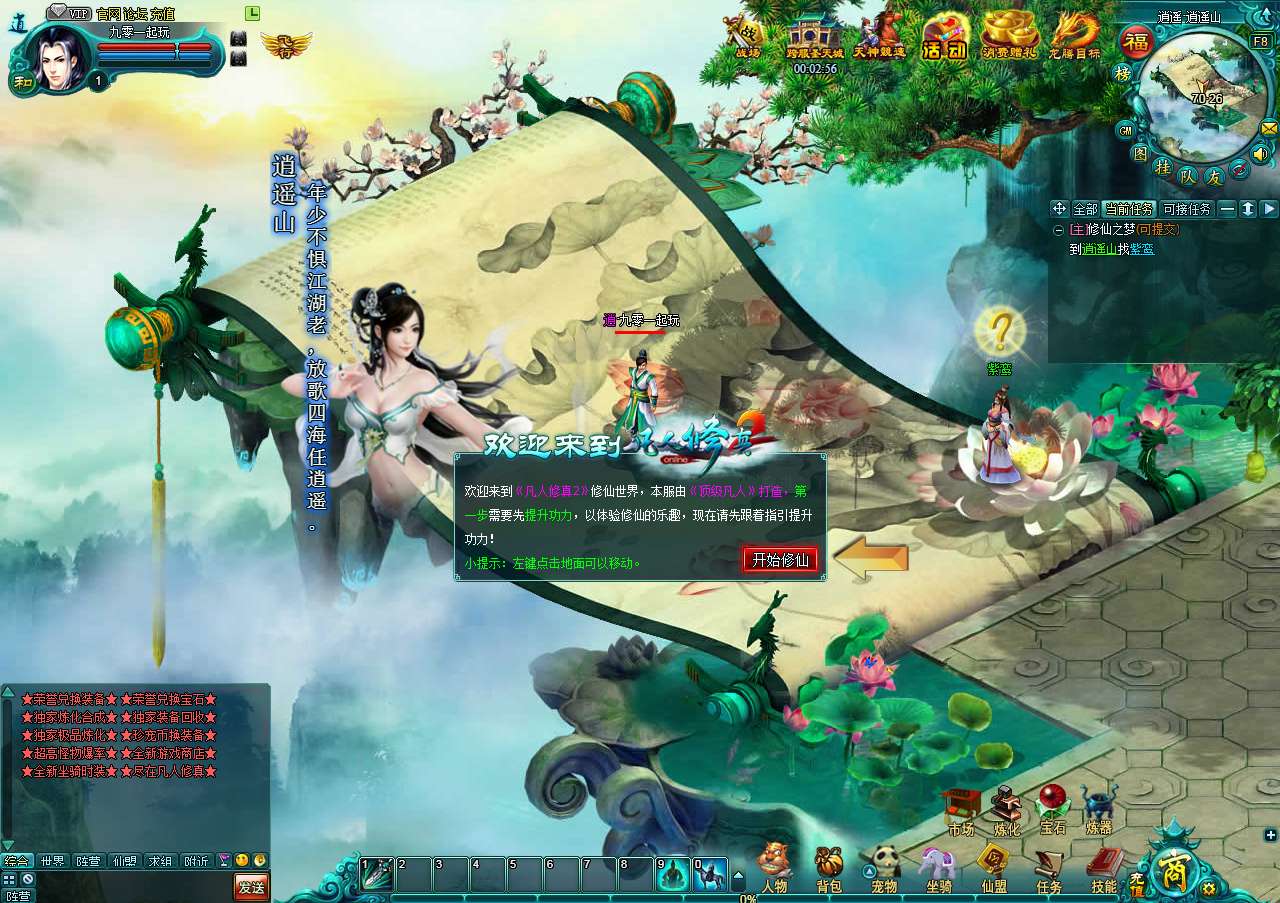The image size is (1280, 903).
Task: Open the 市场 market stall
Action: coord(960,810)
